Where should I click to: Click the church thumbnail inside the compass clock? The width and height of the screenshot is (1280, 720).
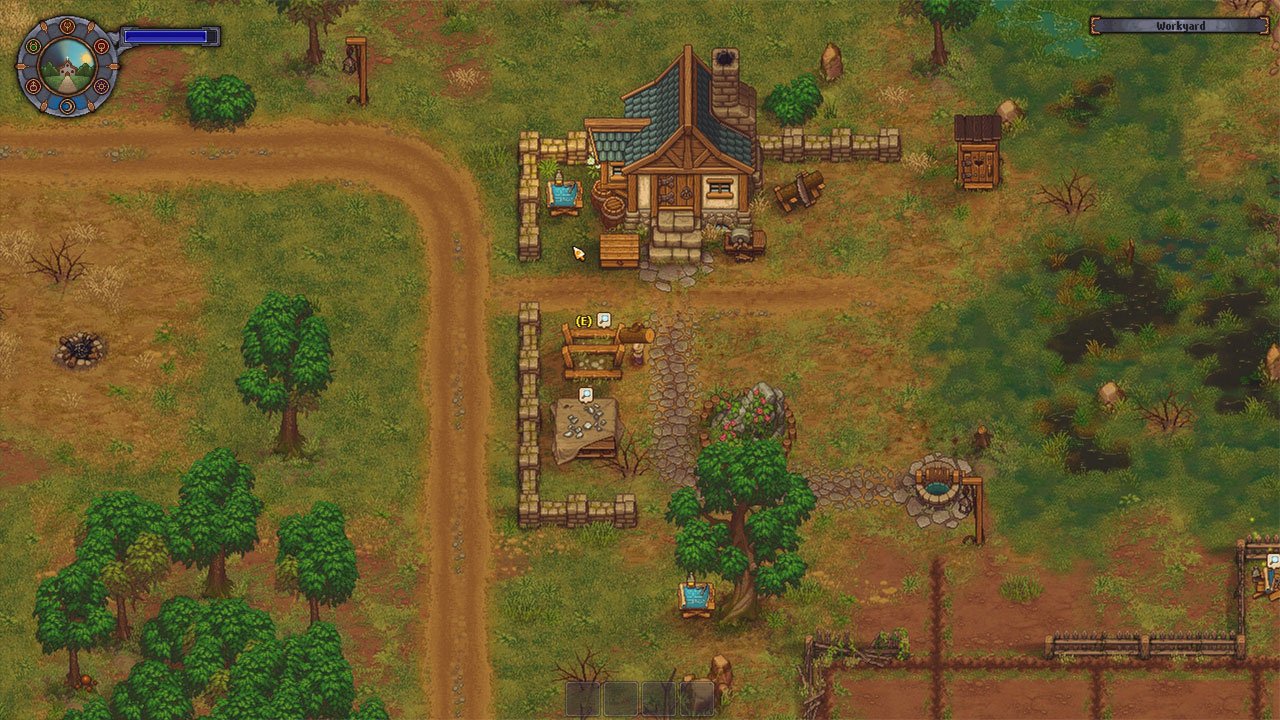[x=67, y=67]
